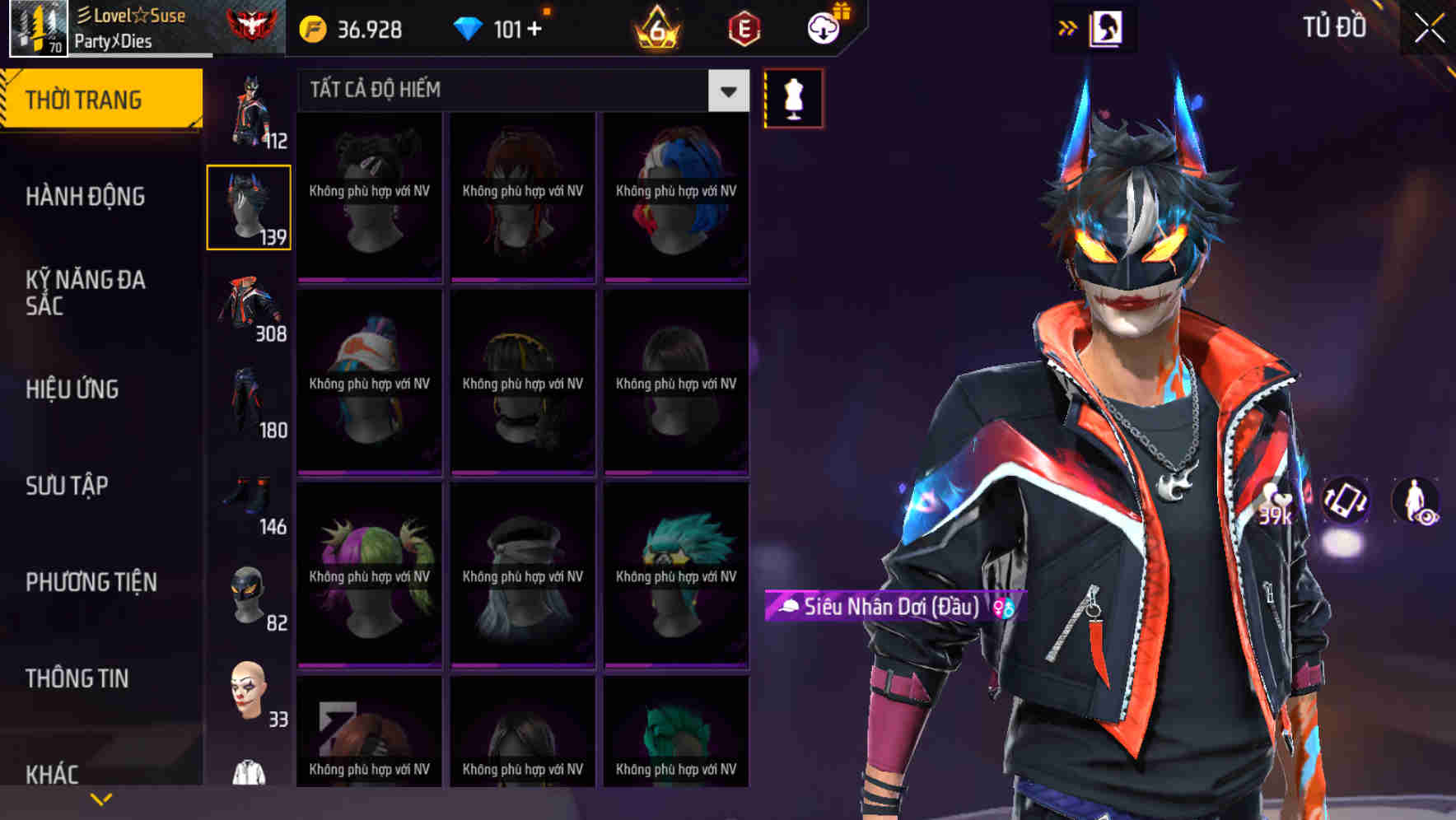Click the mannequin try-on icon beside rarity filter
Viewport: 1456px width, 820px height.
point(792,96)
